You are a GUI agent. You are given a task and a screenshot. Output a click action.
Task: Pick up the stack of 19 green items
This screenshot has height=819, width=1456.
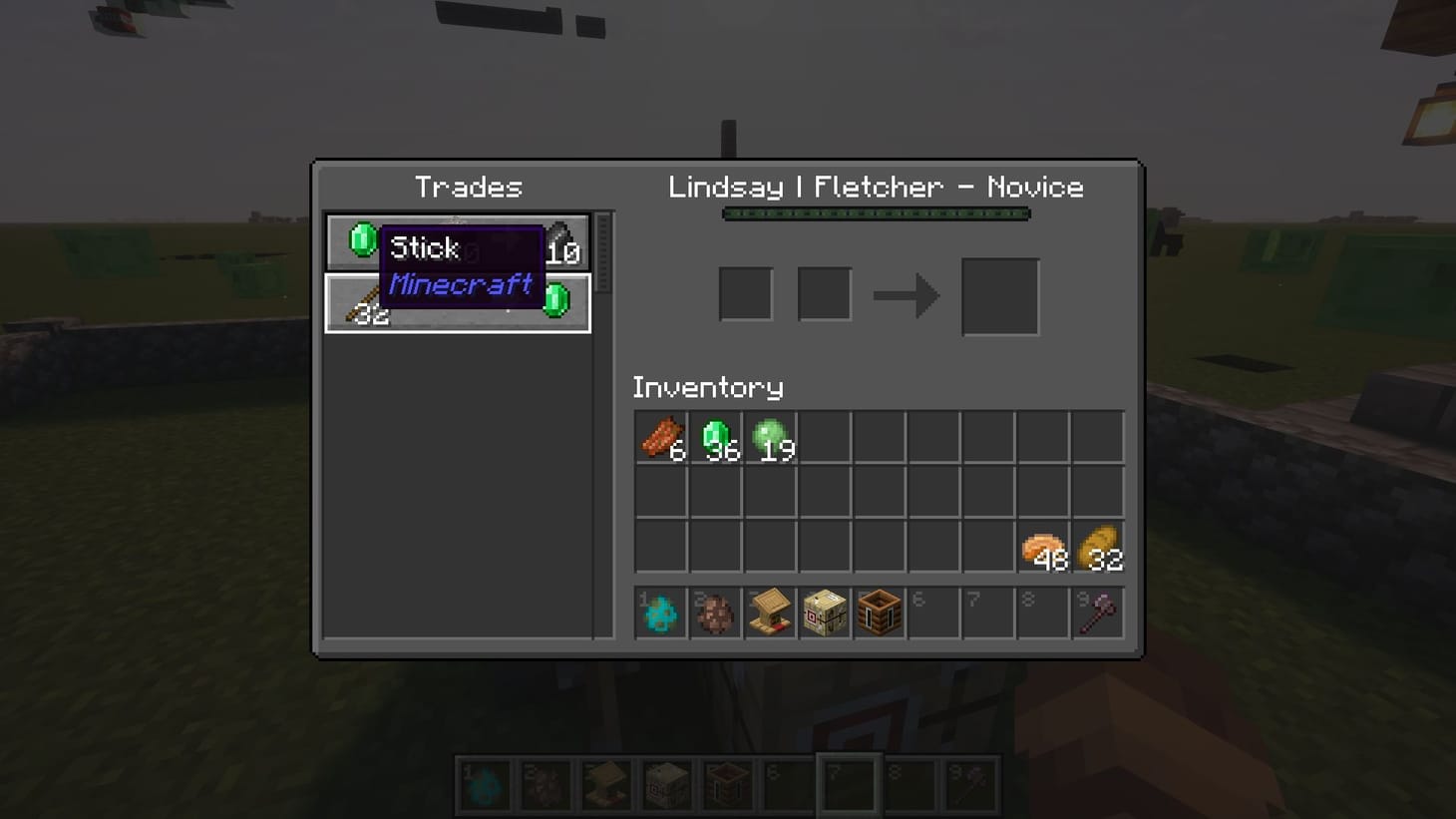click(770, 437)
